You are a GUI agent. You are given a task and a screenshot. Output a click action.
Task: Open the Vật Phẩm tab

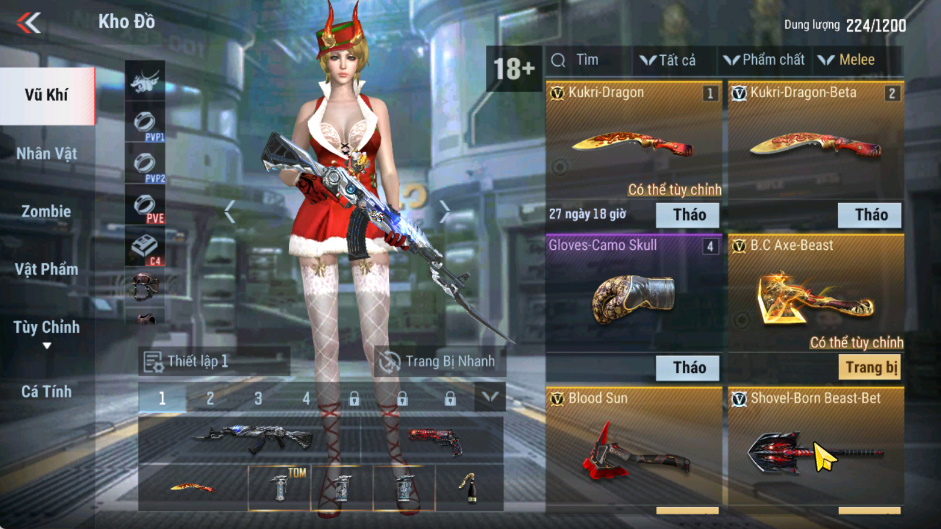click(47, 269)
